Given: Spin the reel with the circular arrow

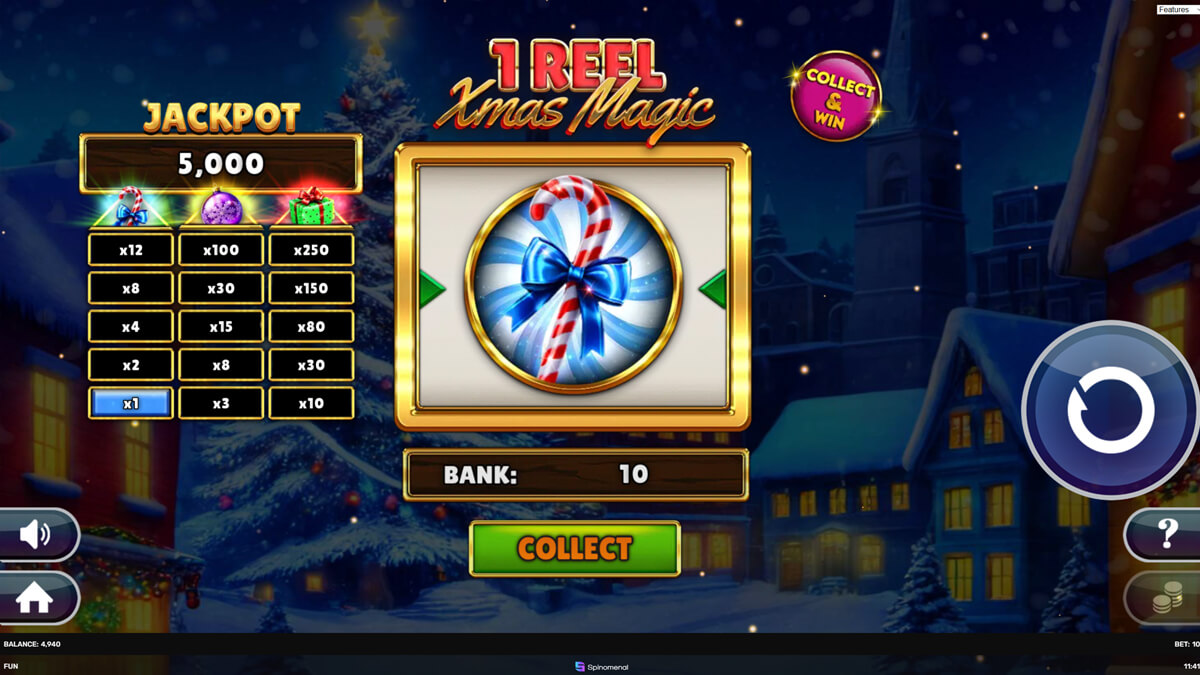Looking at the screenshot, I should tap(1110, 410).
